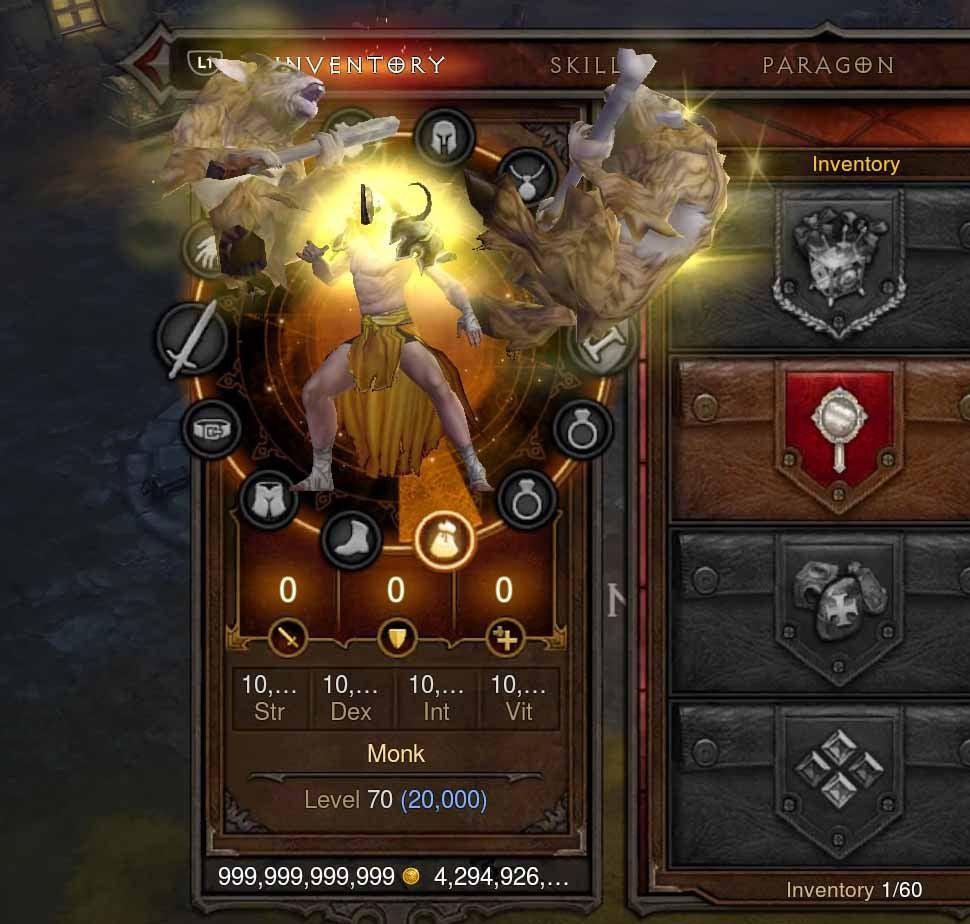Viewport: 970px width, 924px height.
Task: Select the belt equipment slot
Action: pos(213,429)
